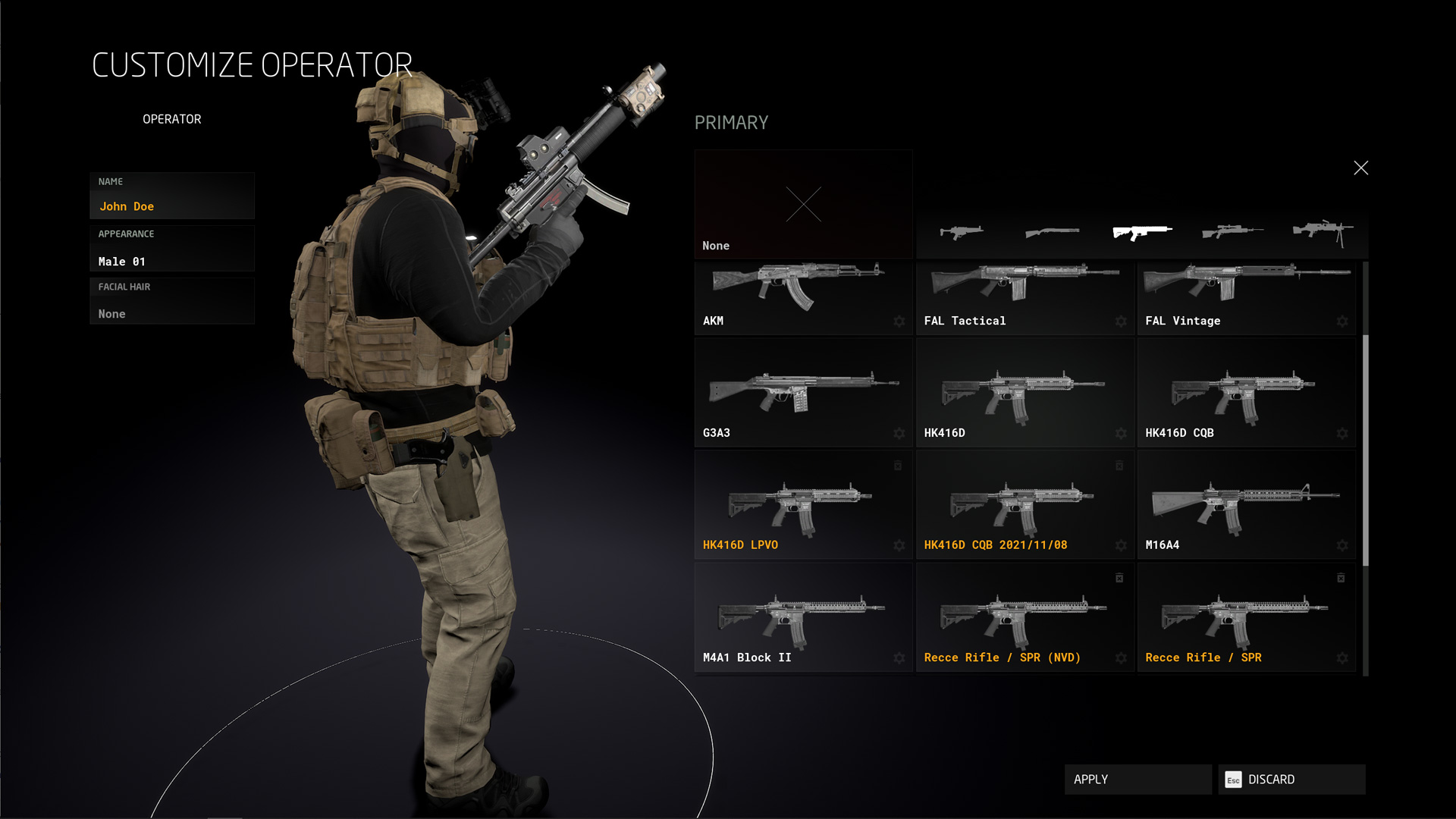Deselect weapon by choosing the None slot
The height and width of the screenshot is (819, 1456).
(x=804, y=203)
